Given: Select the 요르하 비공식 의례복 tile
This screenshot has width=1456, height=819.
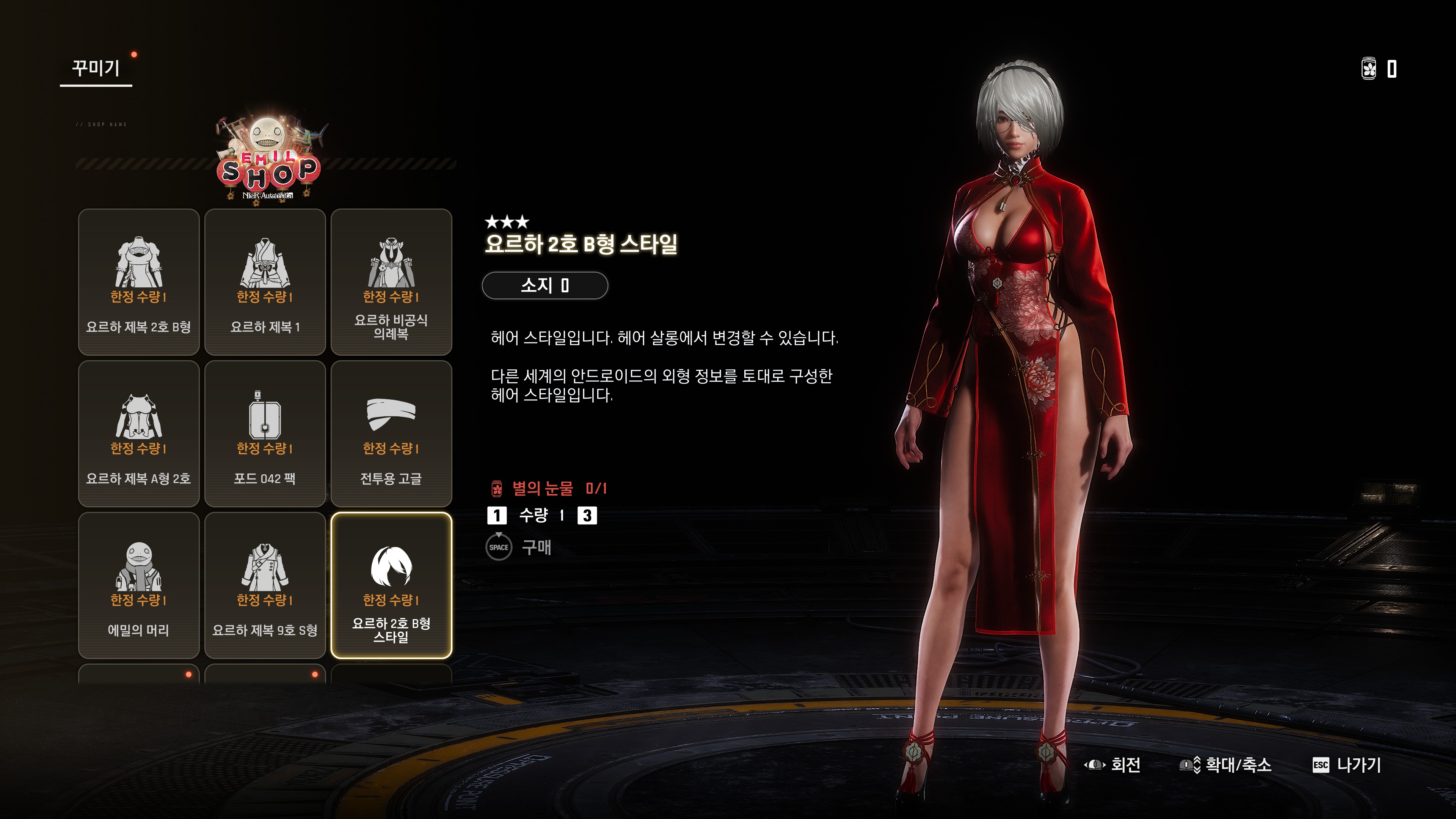Looking at the screenshot, I should (391, 281).
